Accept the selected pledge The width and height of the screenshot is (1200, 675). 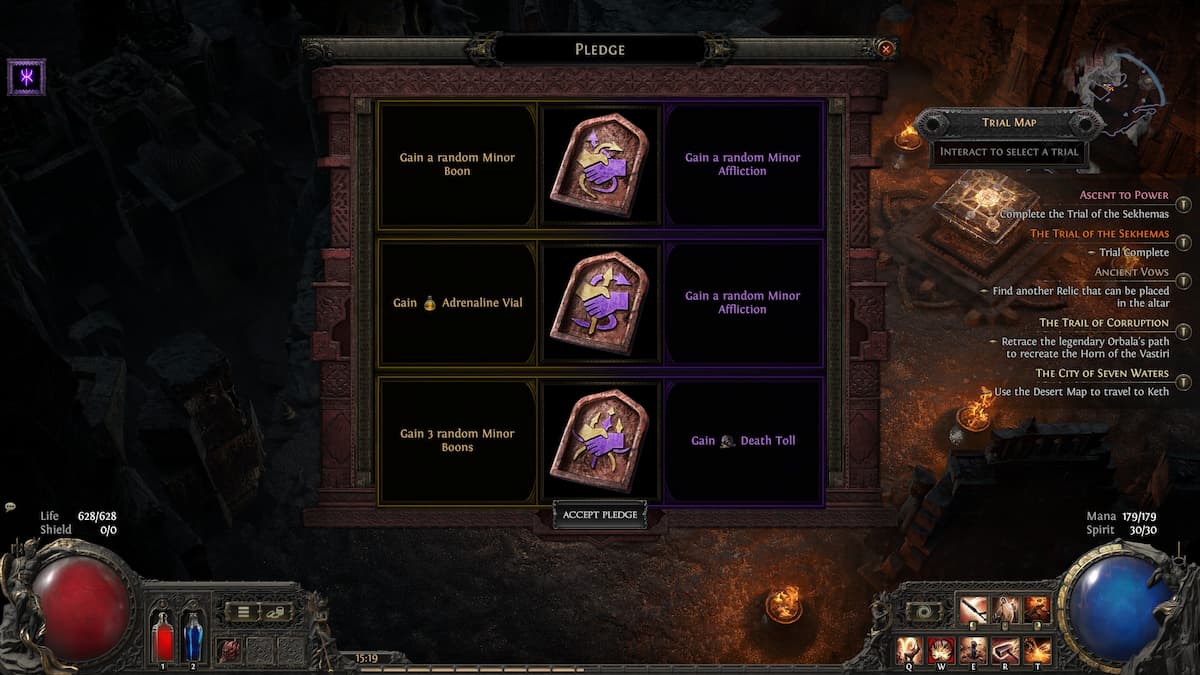599,515
